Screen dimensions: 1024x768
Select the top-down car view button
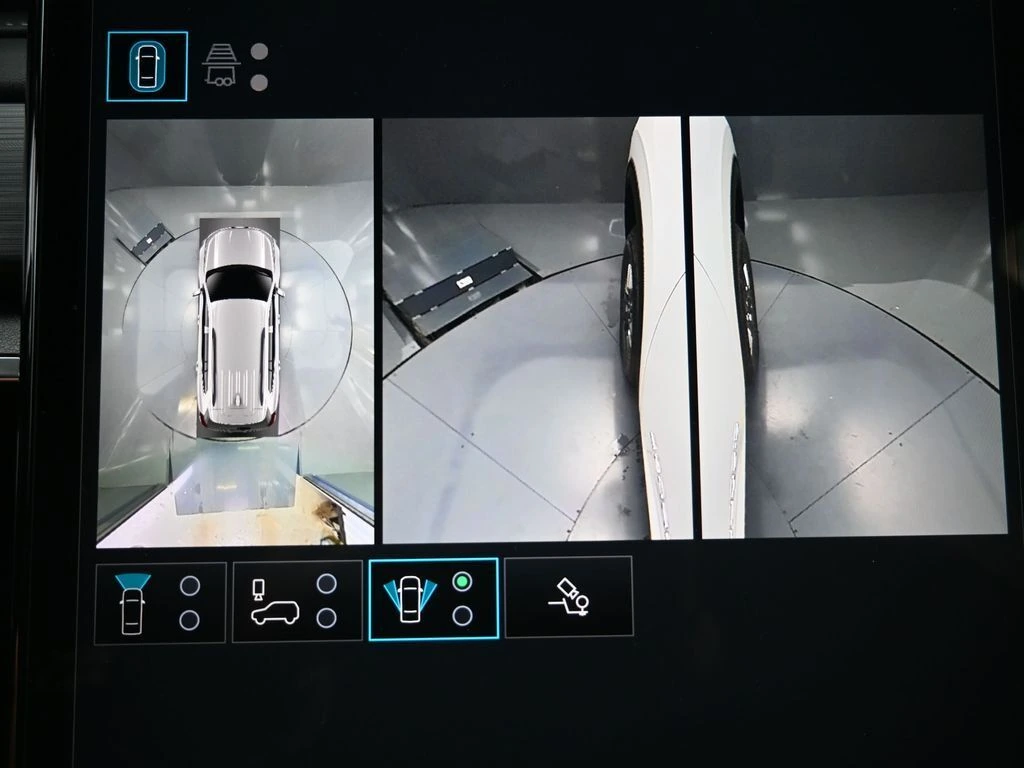pyautogui.click(x=147, y=67)
